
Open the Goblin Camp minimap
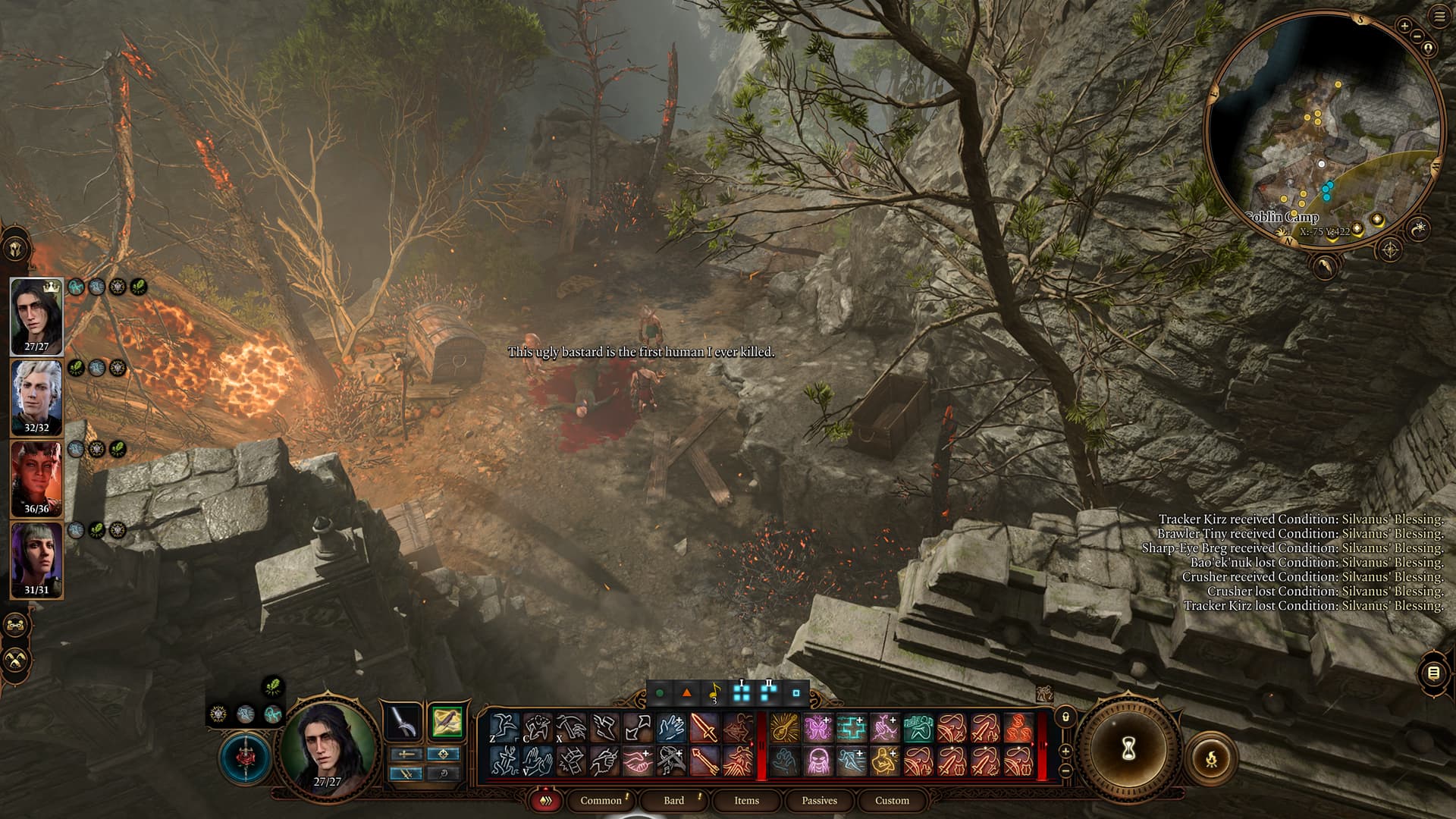pos(1323,129)
